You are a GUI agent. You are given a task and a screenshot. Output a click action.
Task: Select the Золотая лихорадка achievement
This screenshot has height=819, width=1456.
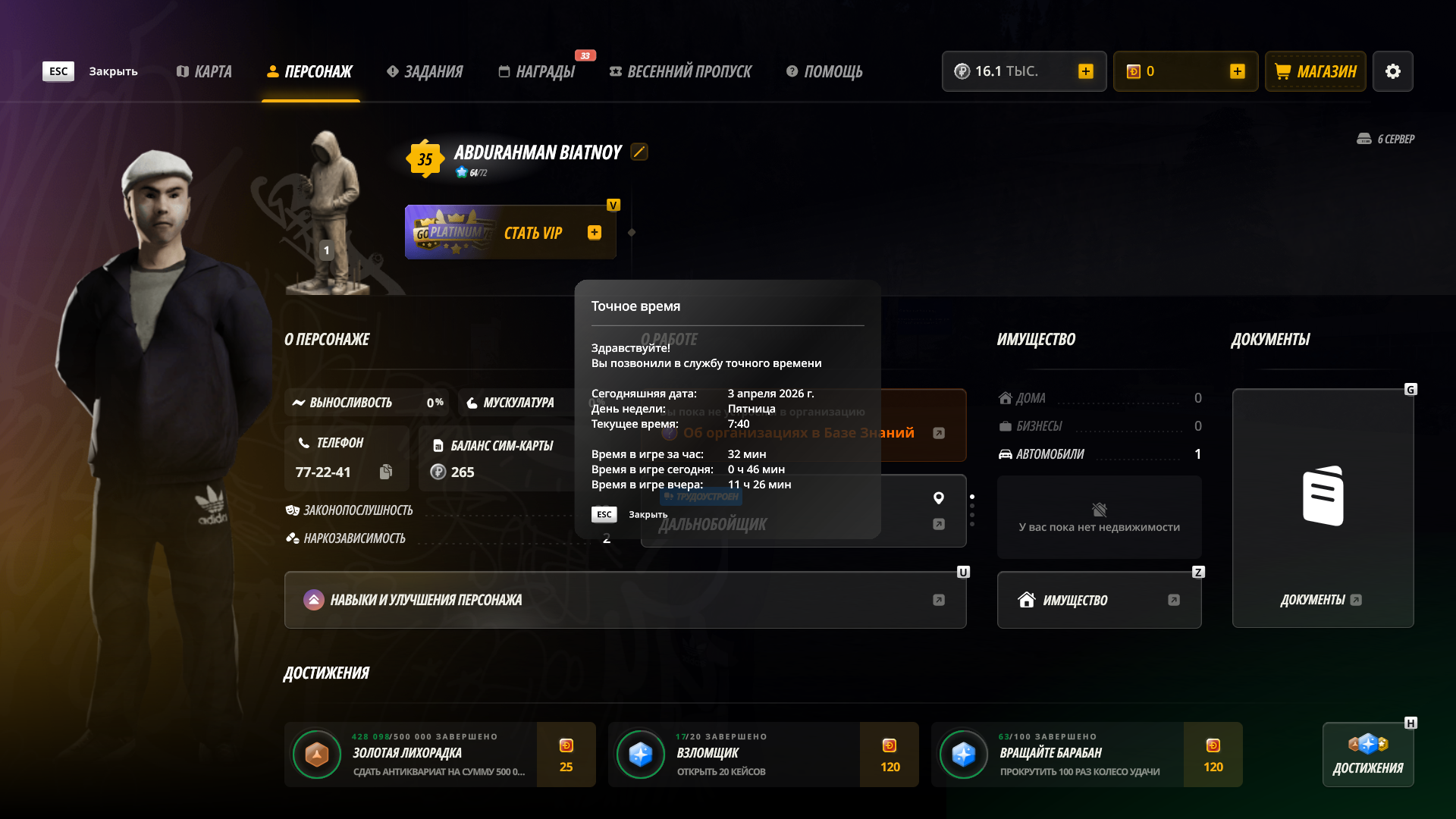440,755
